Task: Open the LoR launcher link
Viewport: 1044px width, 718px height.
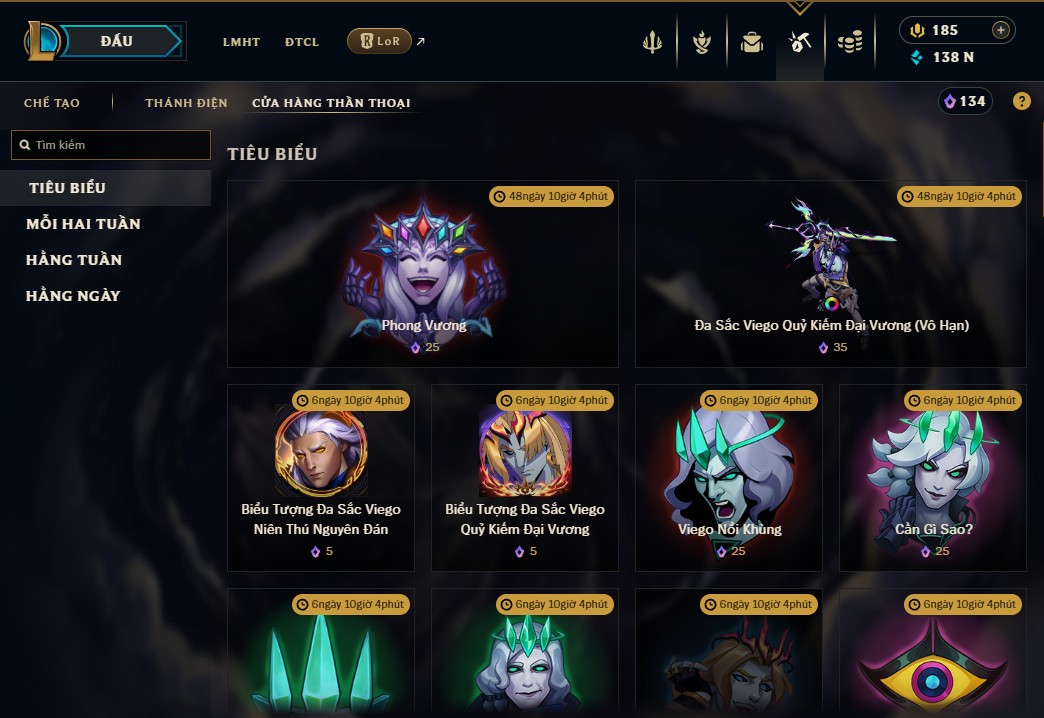Action: coord(380,41)
